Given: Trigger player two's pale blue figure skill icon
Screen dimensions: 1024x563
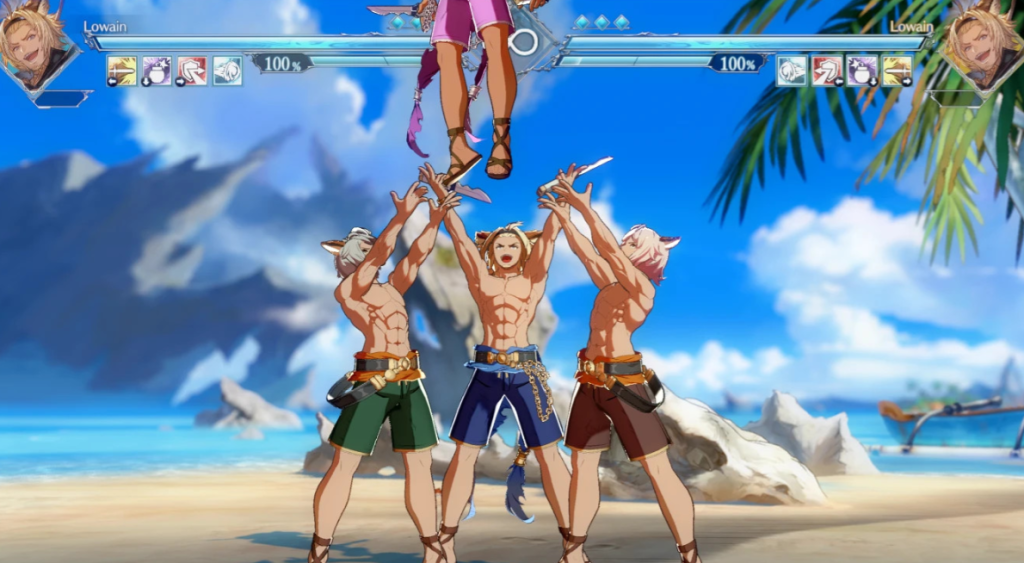Looking at the screenshot, I should pyautogui.click(x=792, y=70).
